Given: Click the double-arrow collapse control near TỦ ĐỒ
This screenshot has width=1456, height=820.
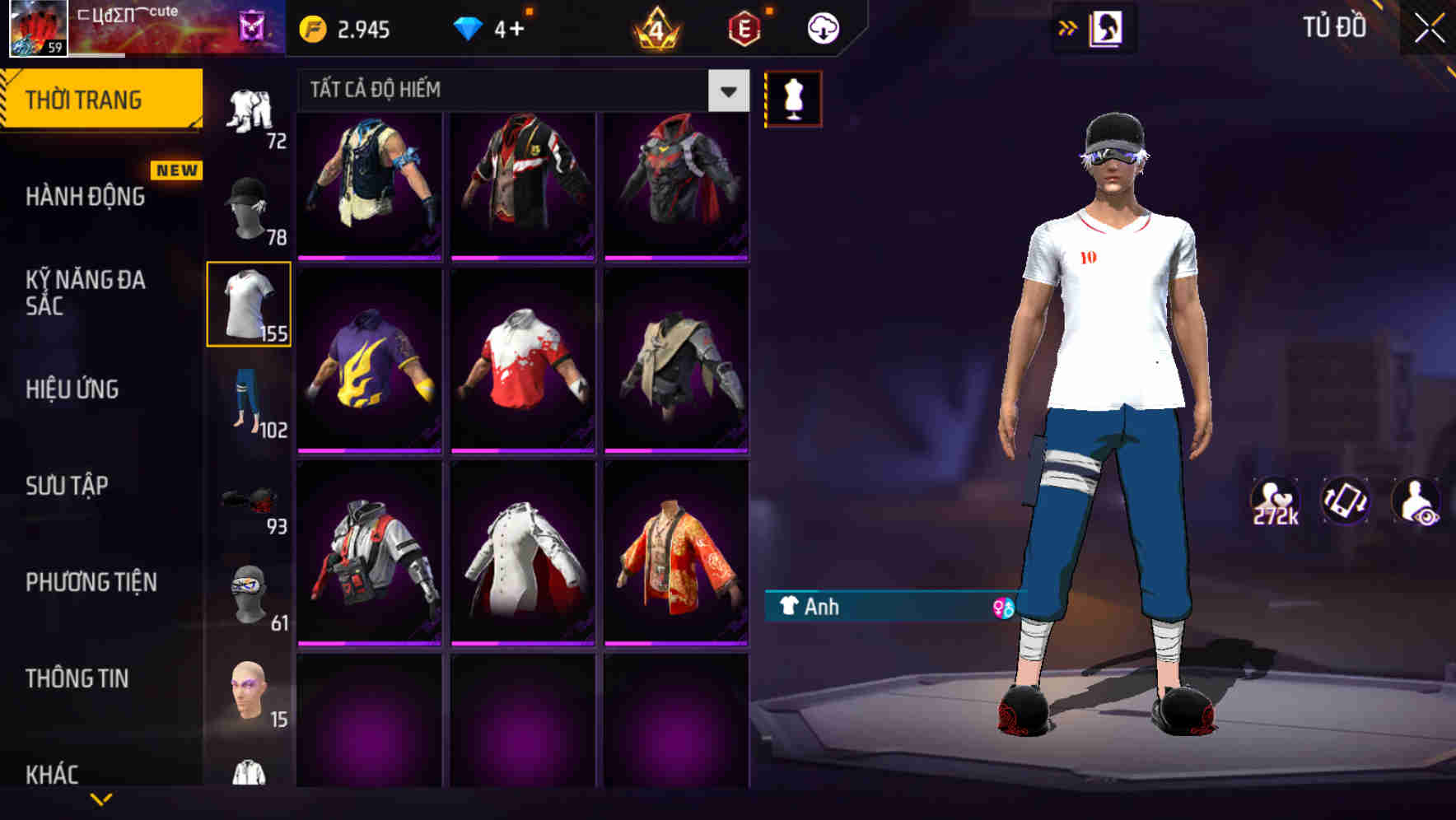Looking at the screenshot, I should (1067, 26).
